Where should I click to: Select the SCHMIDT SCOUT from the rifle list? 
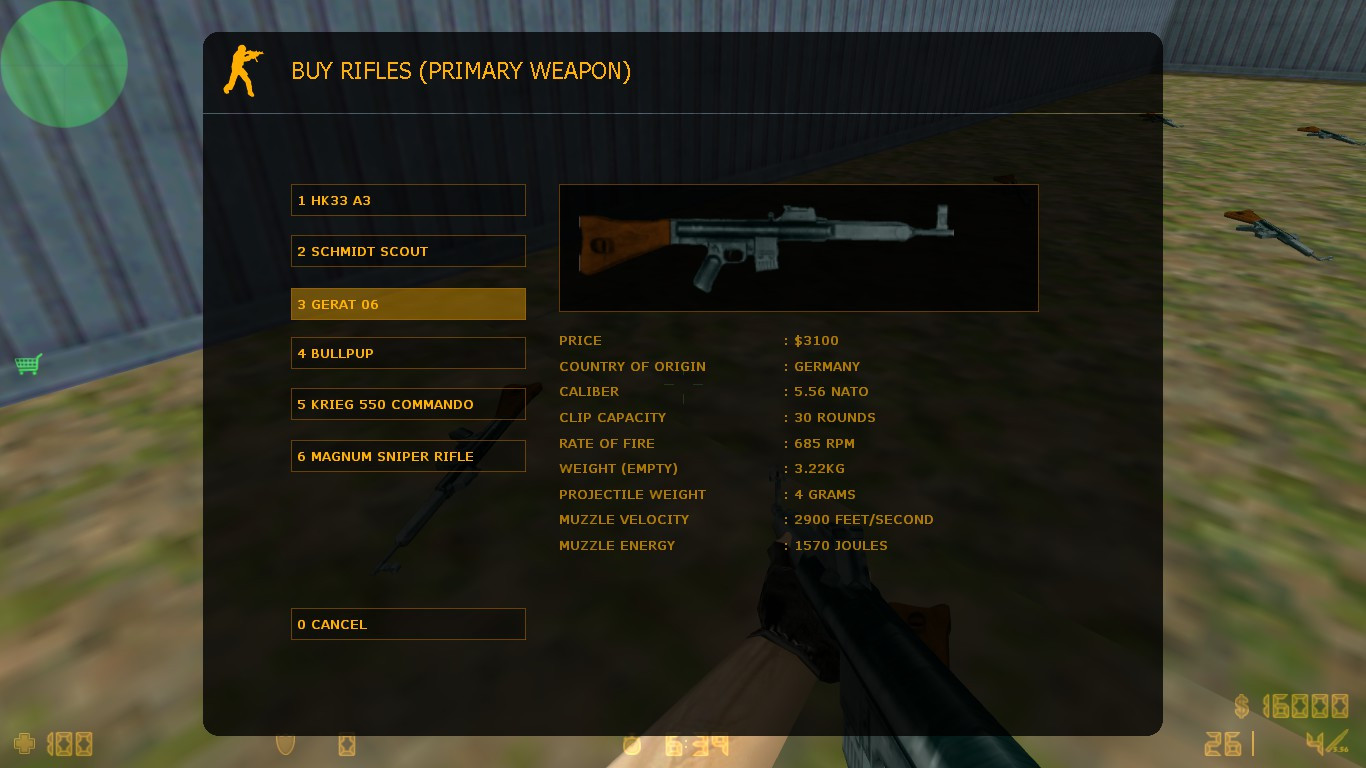408,251
